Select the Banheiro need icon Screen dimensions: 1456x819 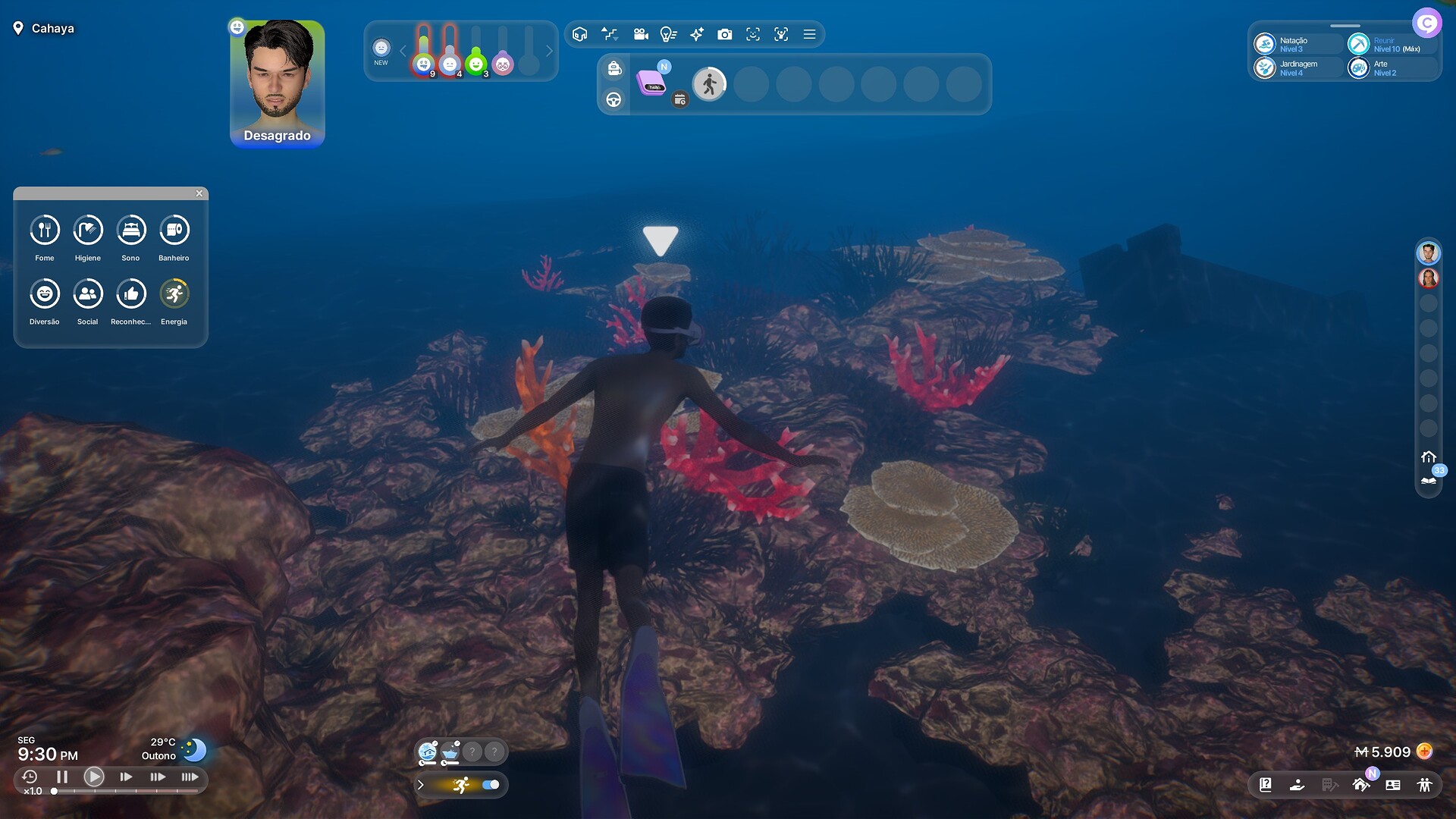174,230
